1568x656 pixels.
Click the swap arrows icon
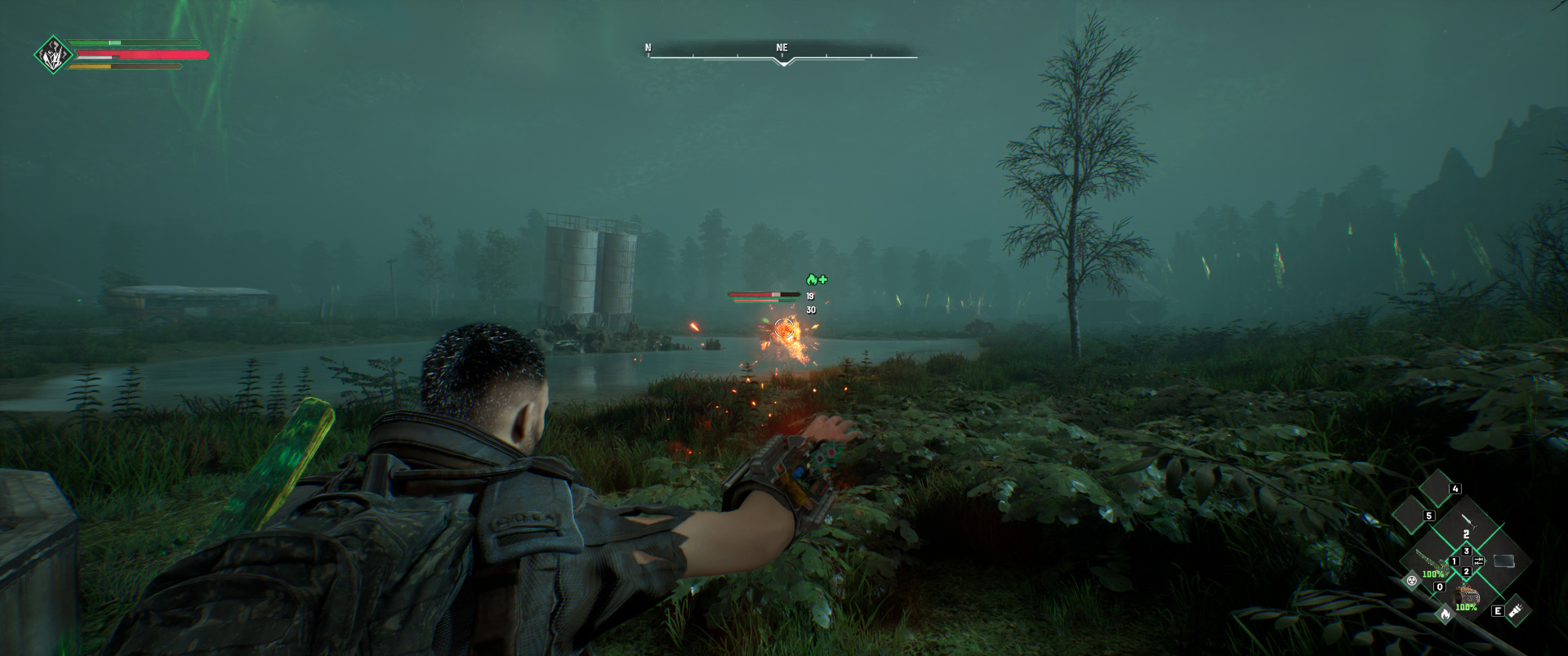1478,561
